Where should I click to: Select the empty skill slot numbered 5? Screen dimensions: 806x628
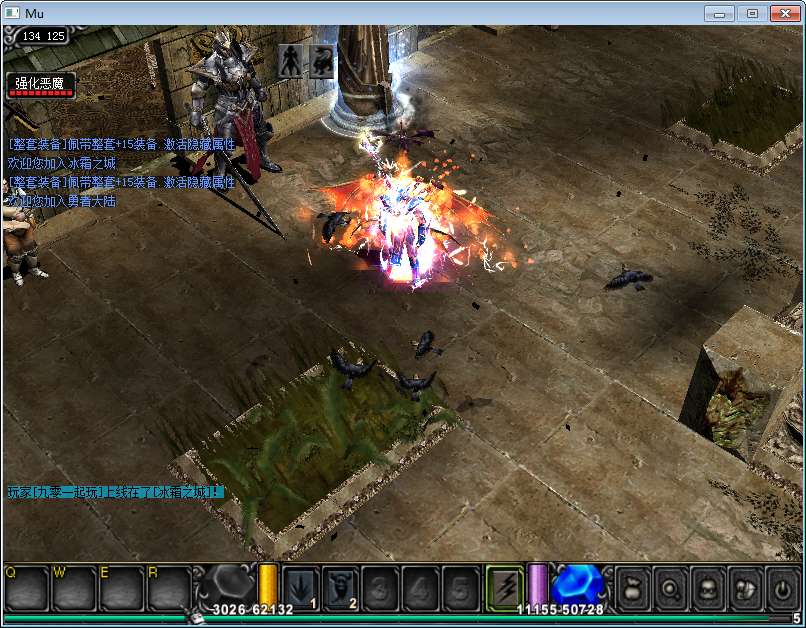pos(461,586)
